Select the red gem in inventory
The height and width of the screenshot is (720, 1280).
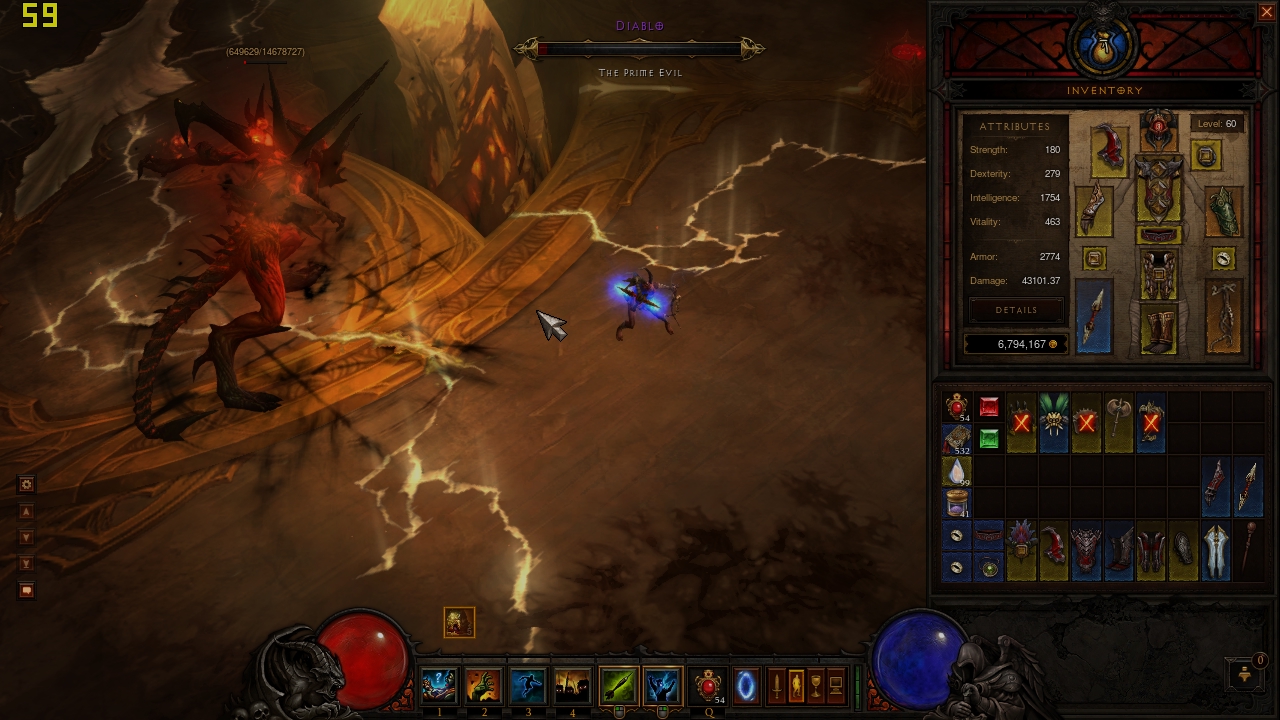tap(989, 407)
